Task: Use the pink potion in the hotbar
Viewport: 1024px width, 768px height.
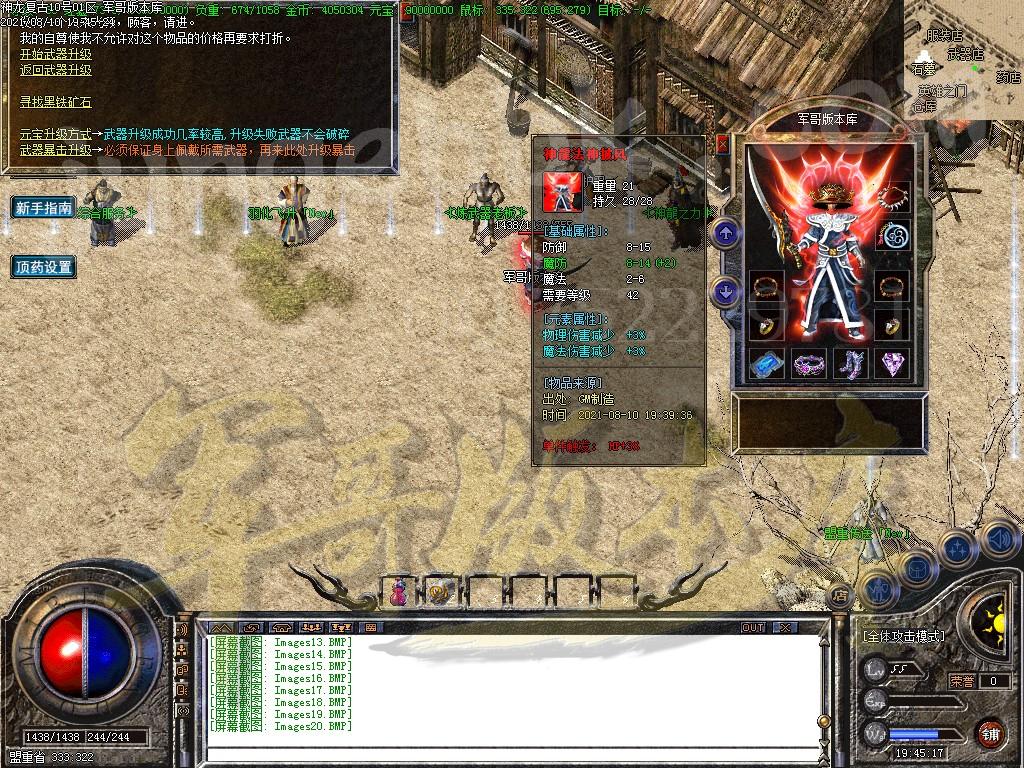Action: [x=399, y=592]
